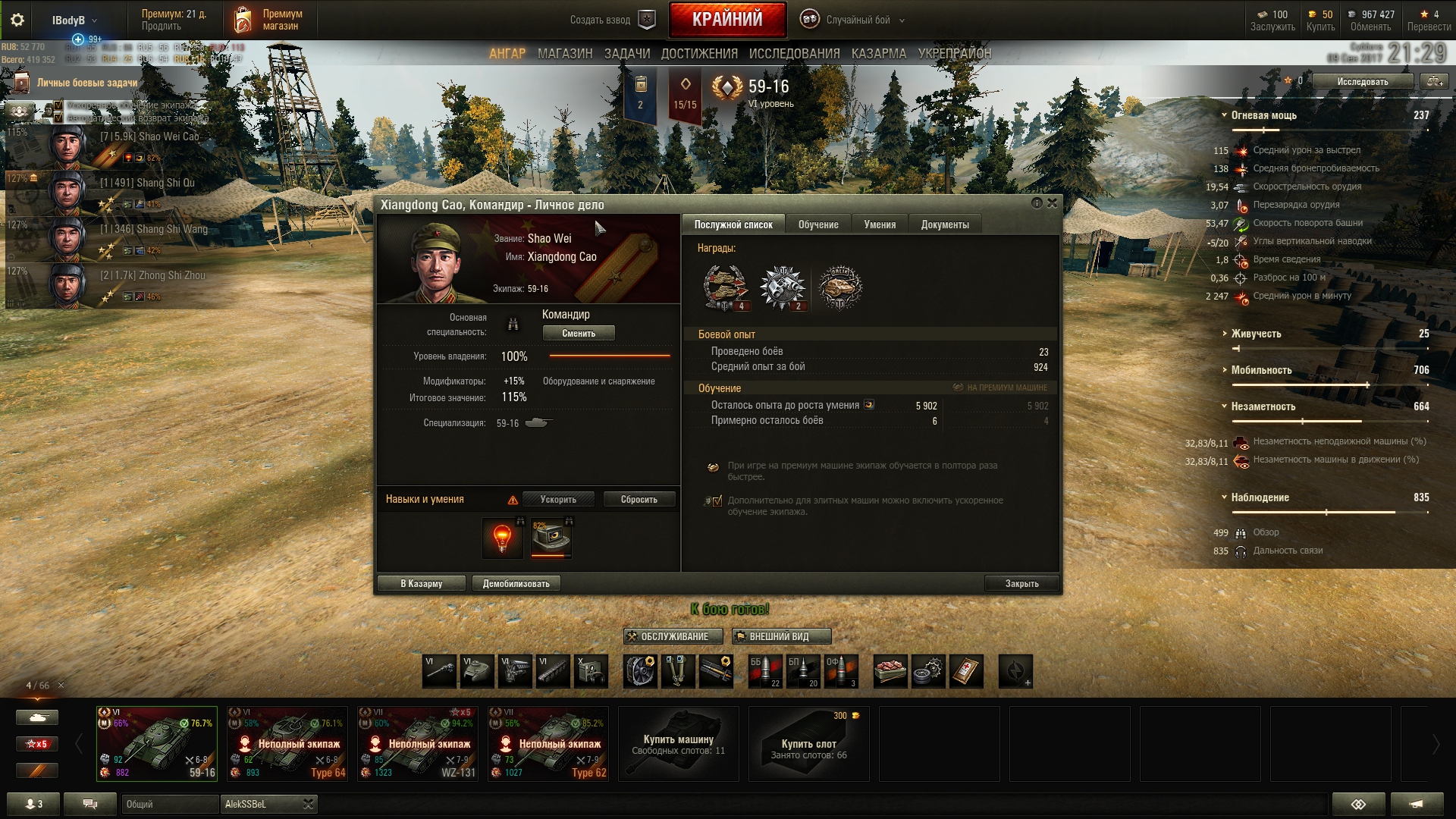
Task: Open the Документы tab
Action: (945, 224)
